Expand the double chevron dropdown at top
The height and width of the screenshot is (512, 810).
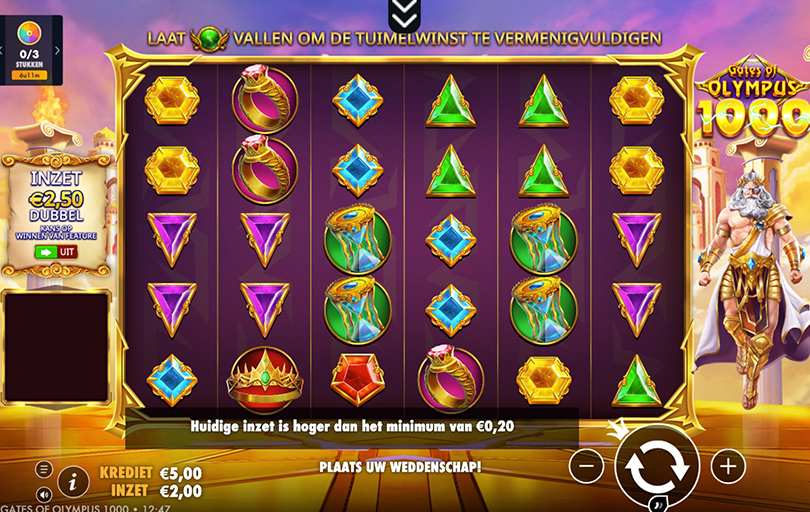[403, 12]
